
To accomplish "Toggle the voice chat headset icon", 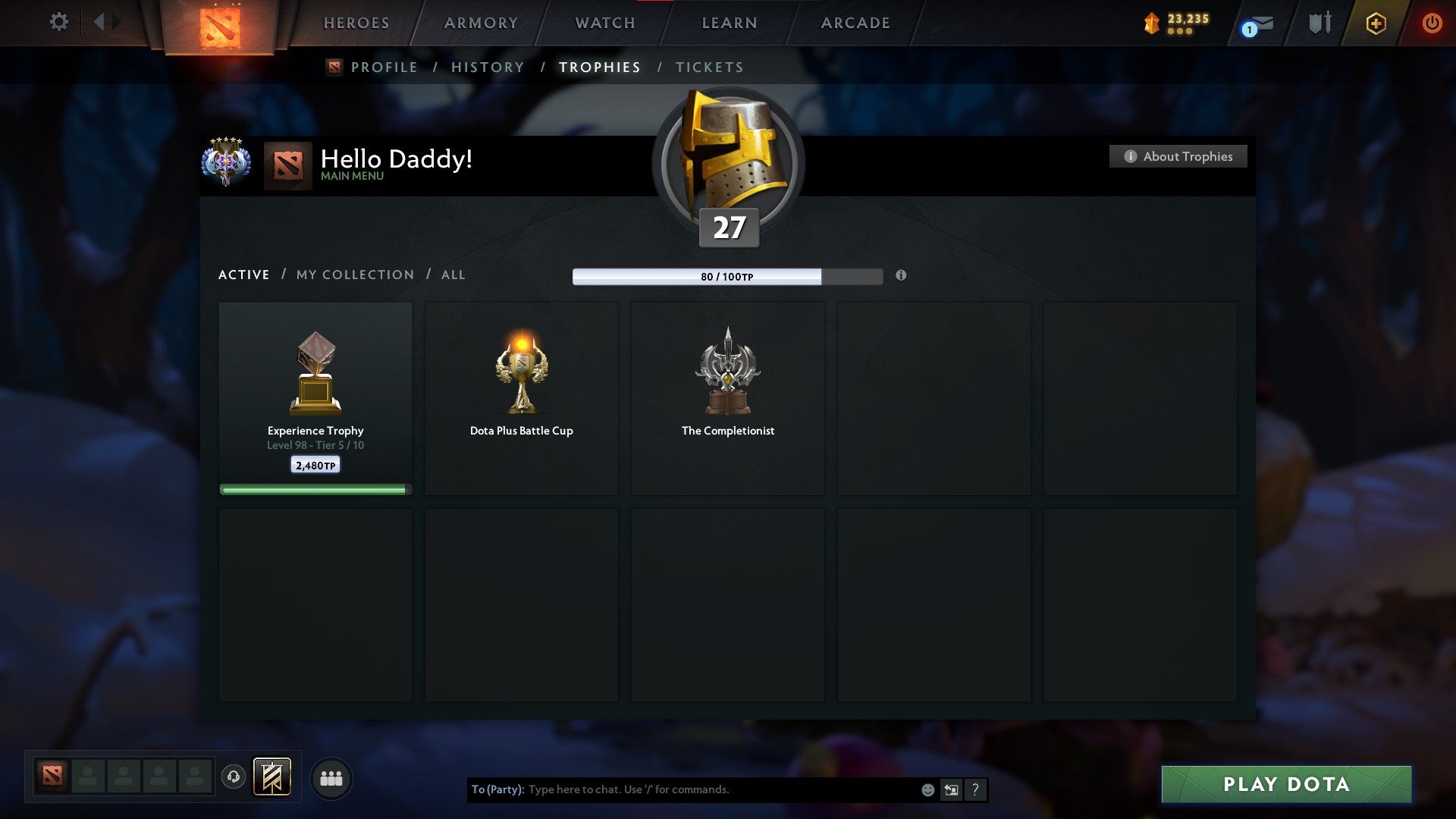I will [x=233, y=777].
